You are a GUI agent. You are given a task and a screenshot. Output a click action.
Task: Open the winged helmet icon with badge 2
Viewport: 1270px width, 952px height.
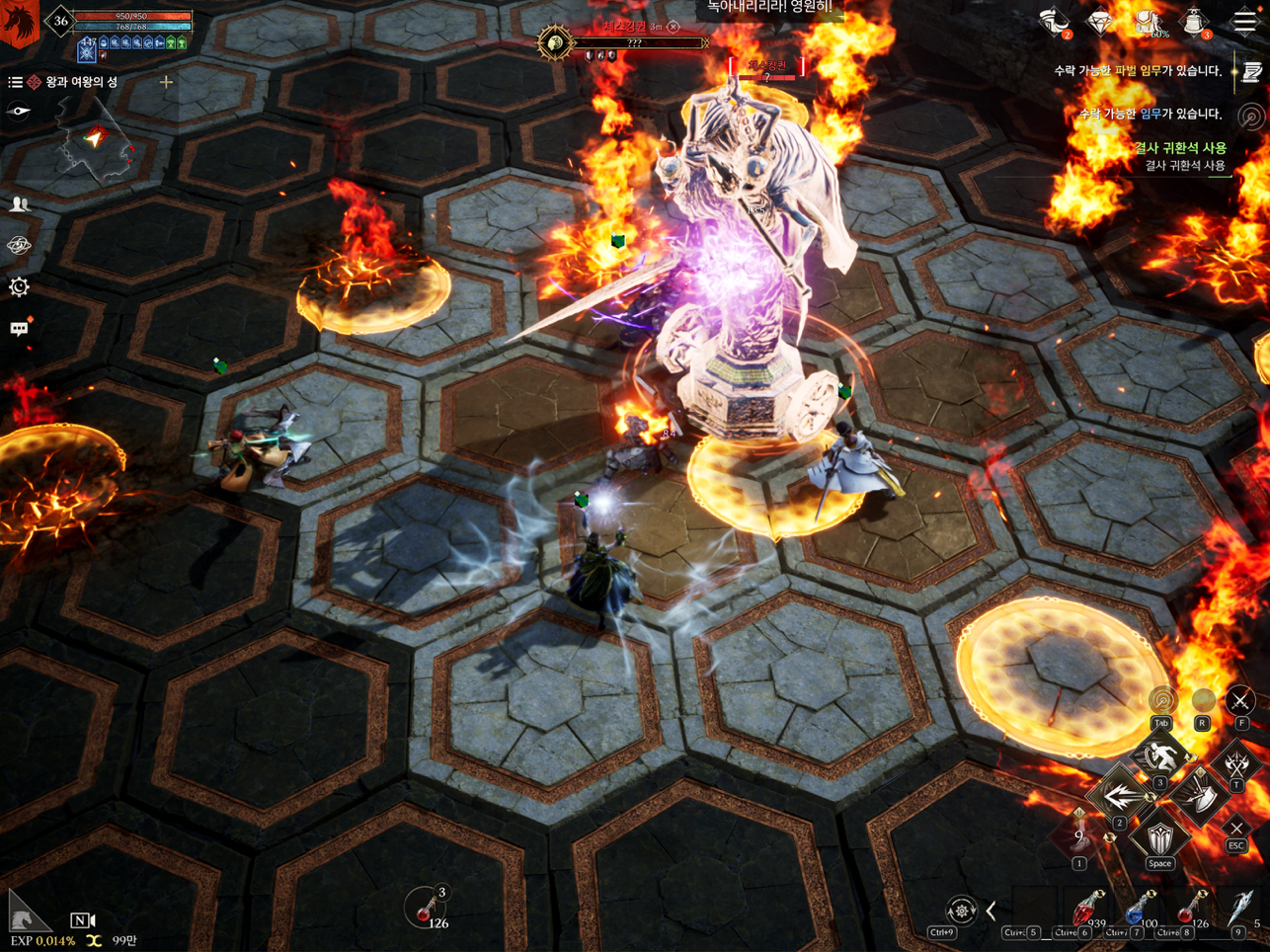pos(1055,22)
